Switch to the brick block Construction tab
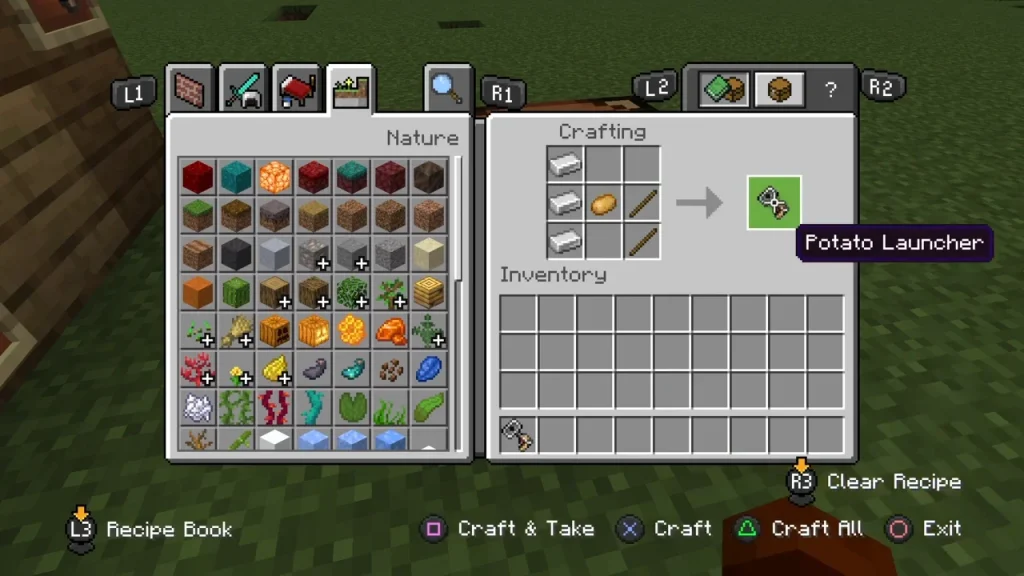 [191, 92]
